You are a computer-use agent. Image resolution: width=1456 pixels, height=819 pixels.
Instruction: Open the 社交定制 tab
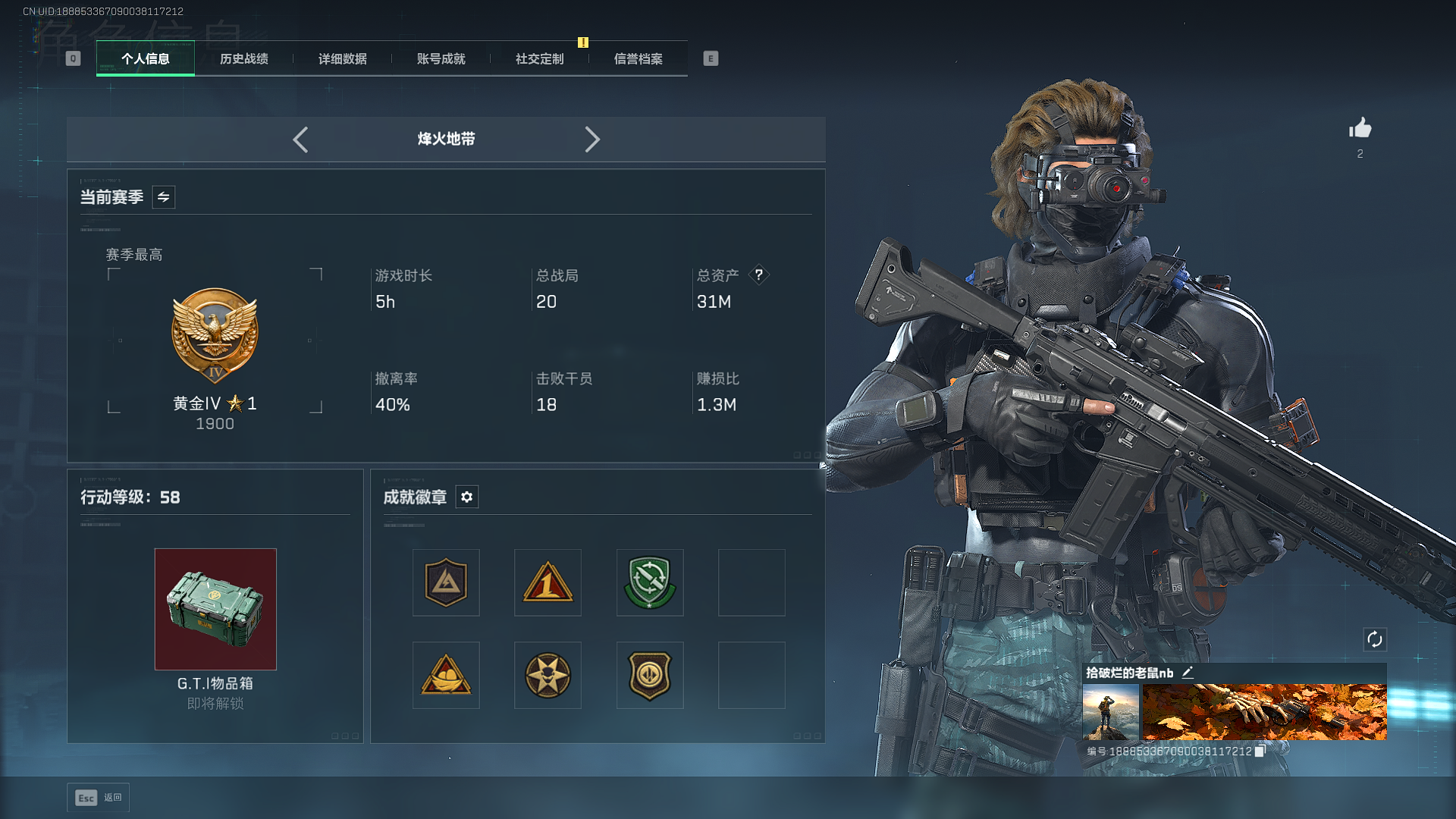[539, 58]
